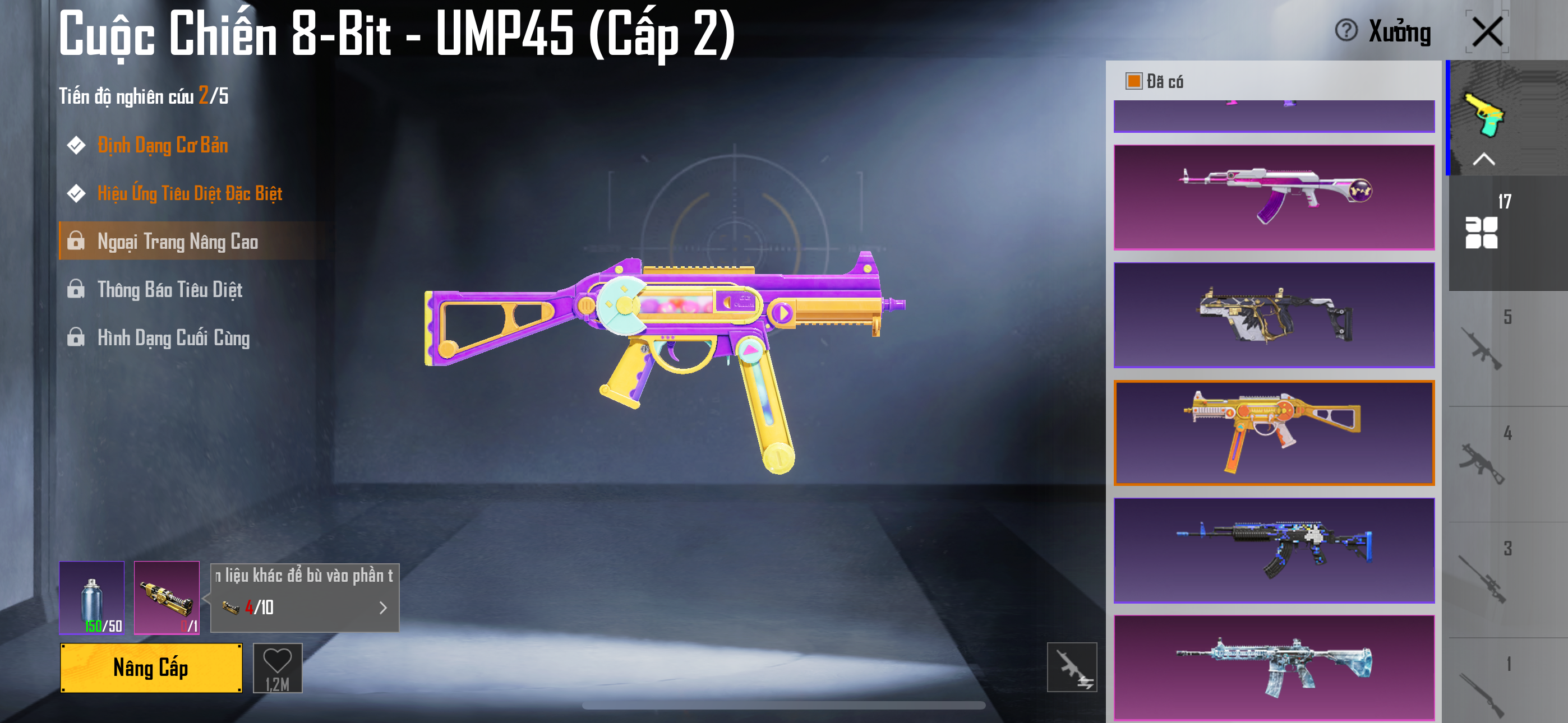Open the substitute material 4/10 panel

(305, 597)
